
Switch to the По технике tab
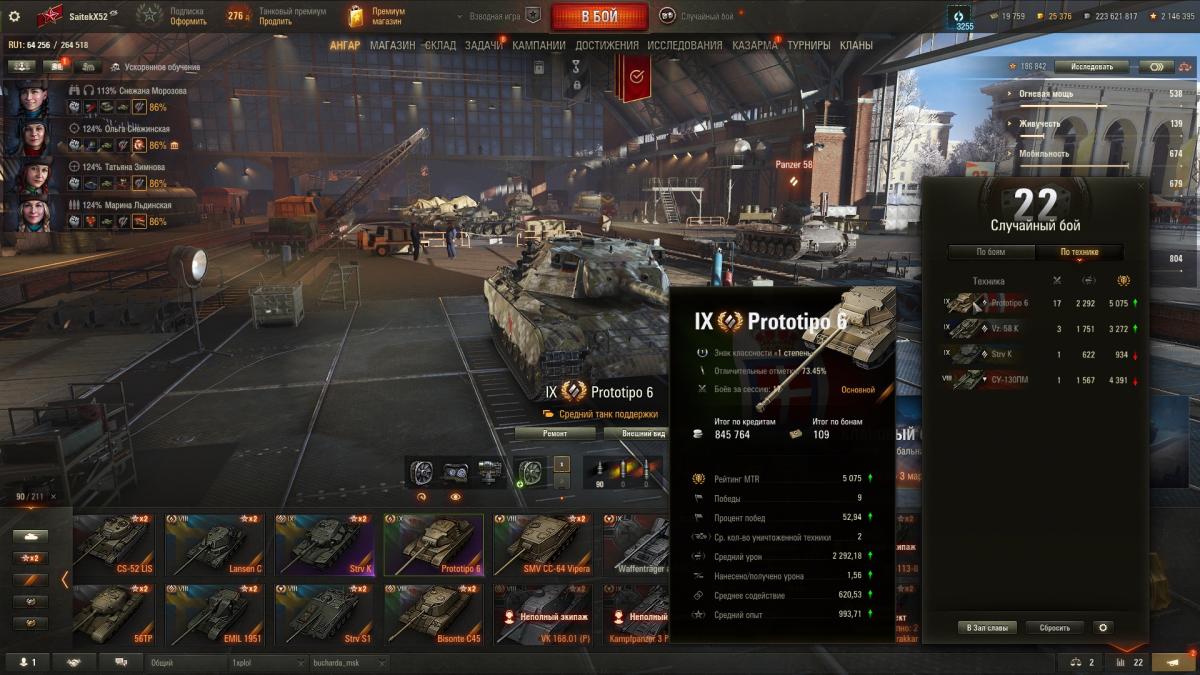pyautogui.click(x=1079, y=252)
